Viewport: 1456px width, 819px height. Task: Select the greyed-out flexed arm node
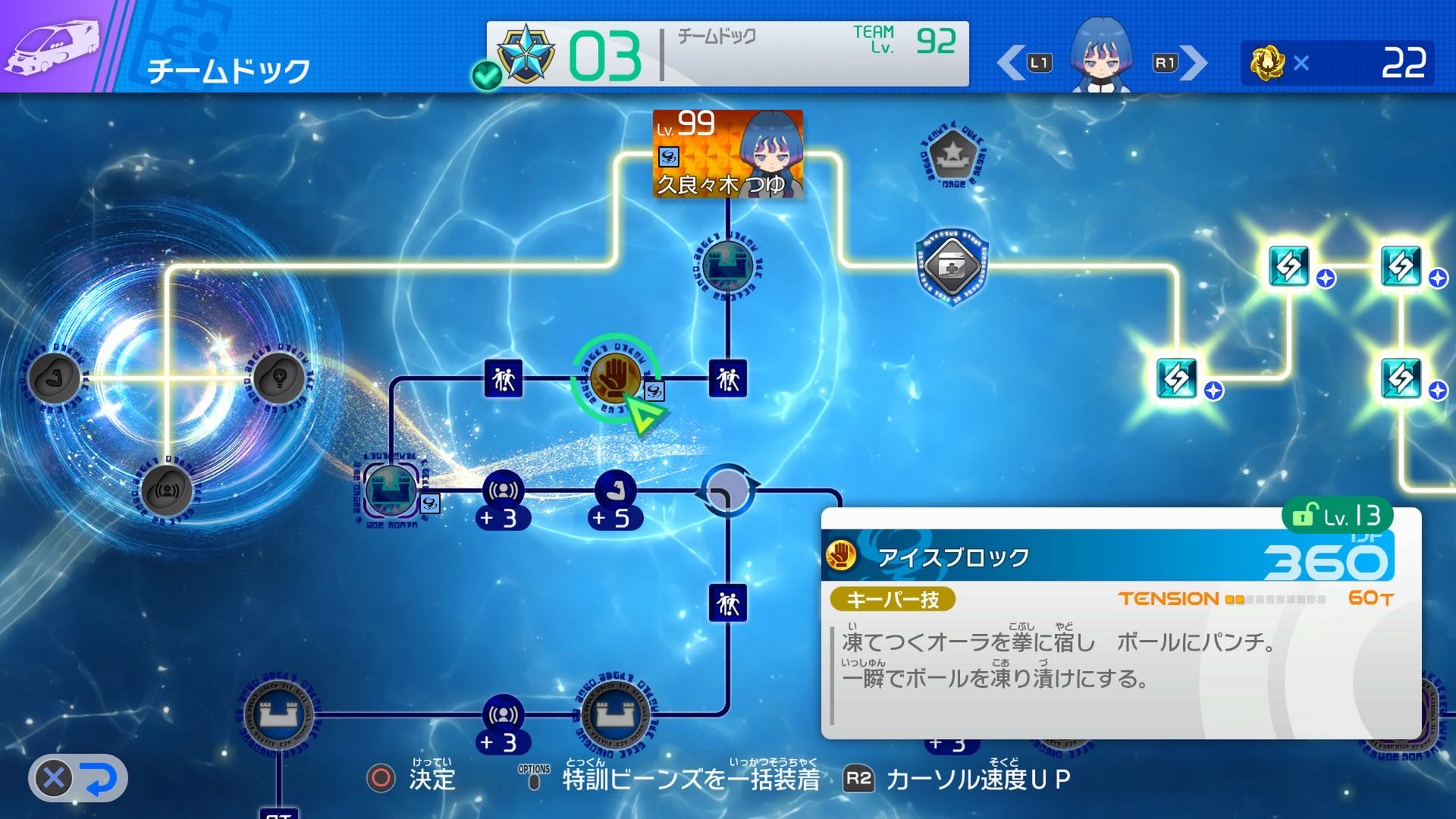pos(55,378)
